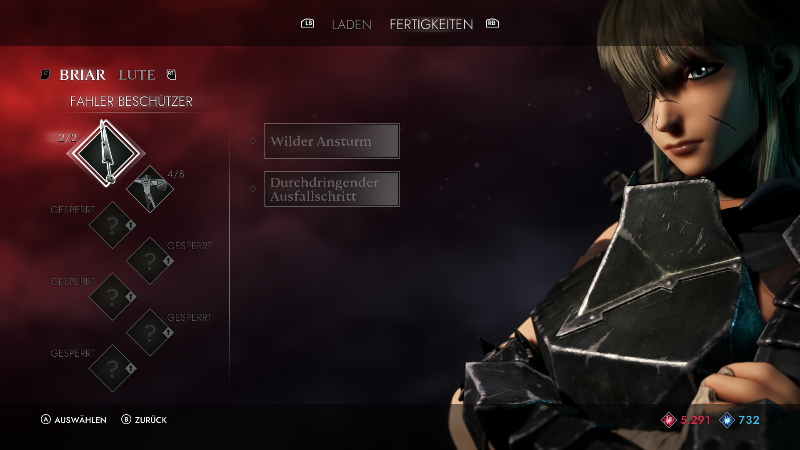Screen dimensions: 800x450
Task: Switch to Lute's skill tree
Action: (x=136, y=75)
